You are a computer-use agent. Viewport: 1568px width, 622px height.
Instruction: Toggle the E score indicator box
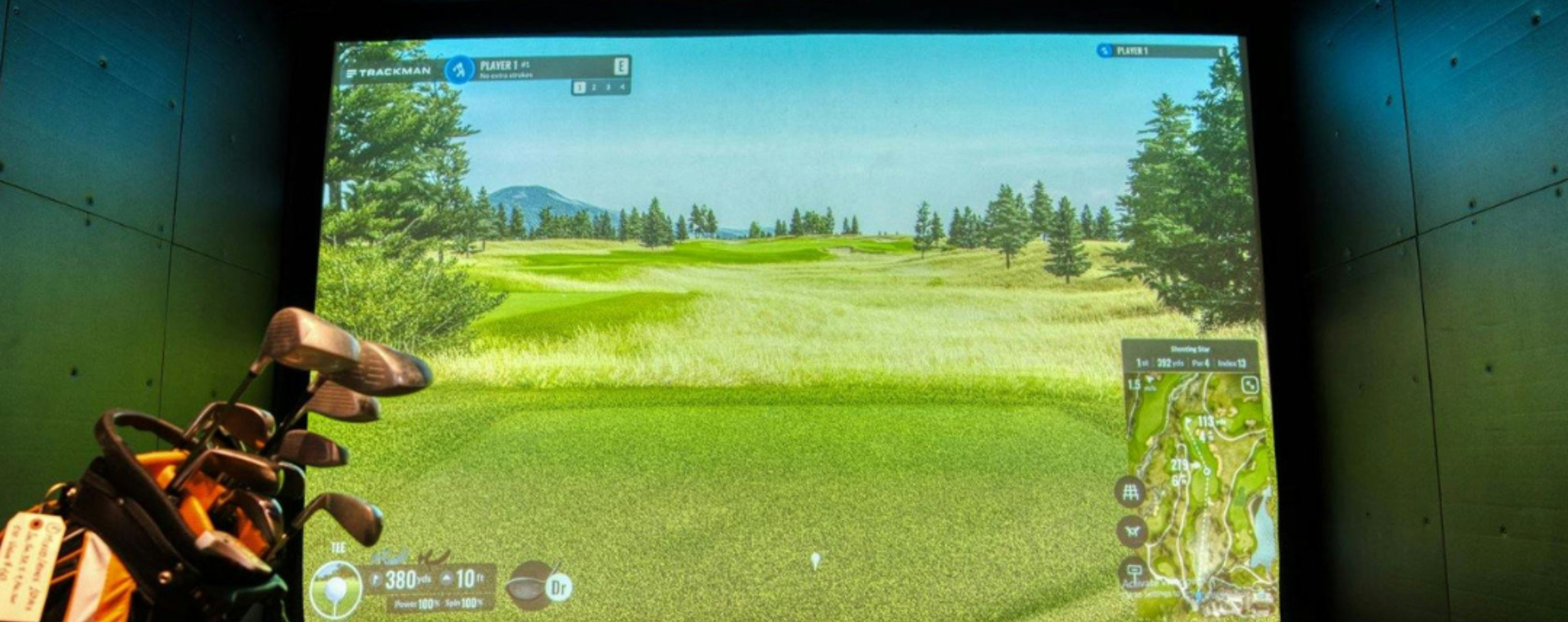pyautogui.click(x=622, y=66)
